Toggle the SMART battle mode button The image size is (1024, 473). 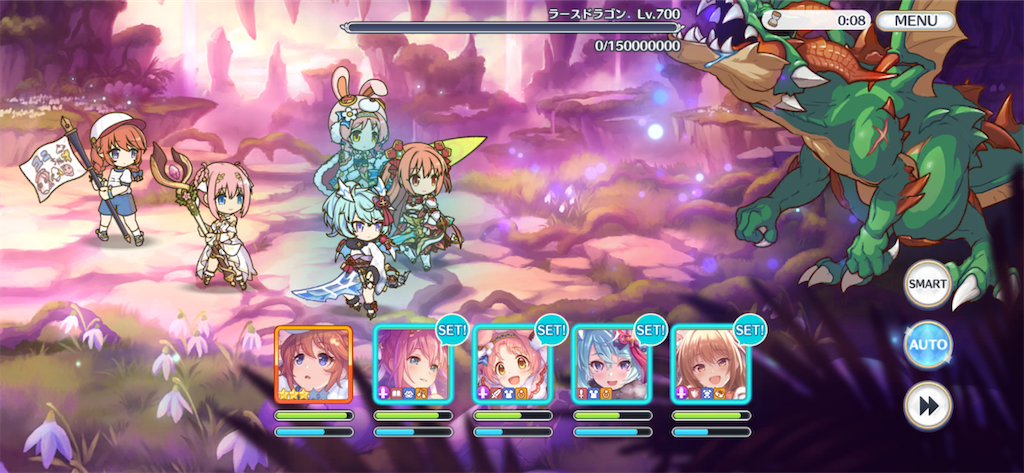pos(928,285)
